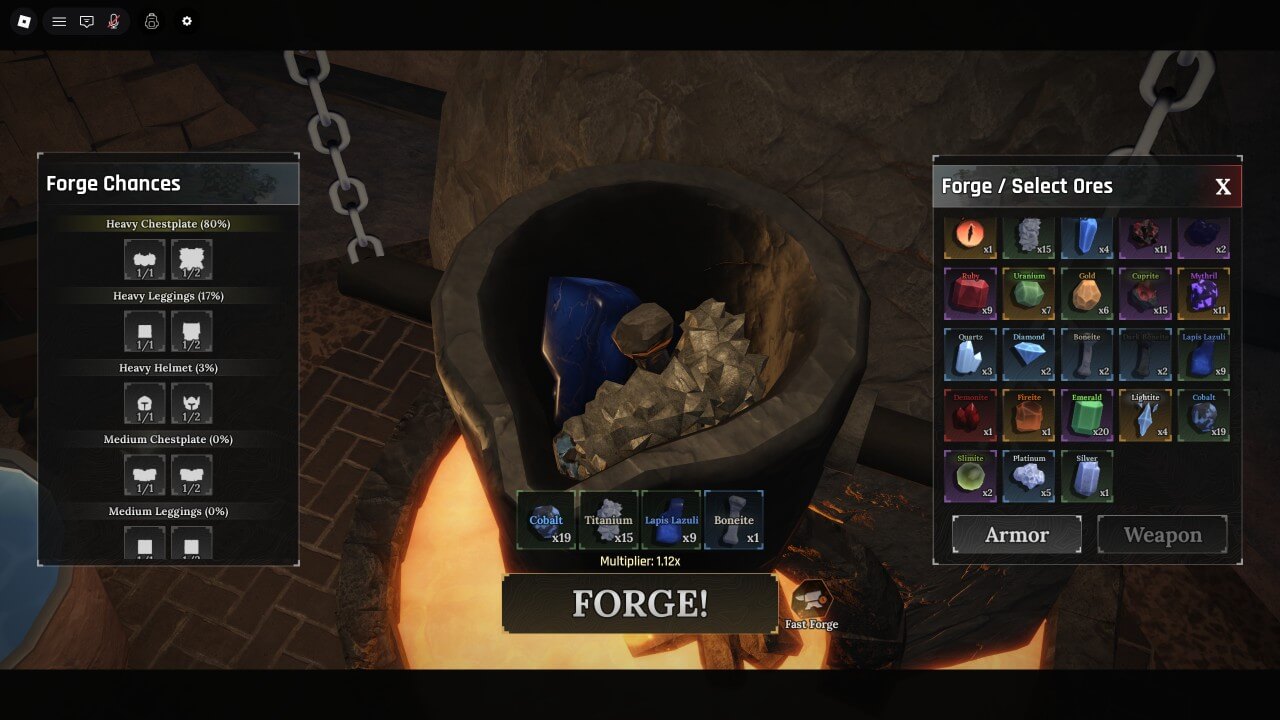
Task: Hit the big FORGE! button
Action: point(640,603)
